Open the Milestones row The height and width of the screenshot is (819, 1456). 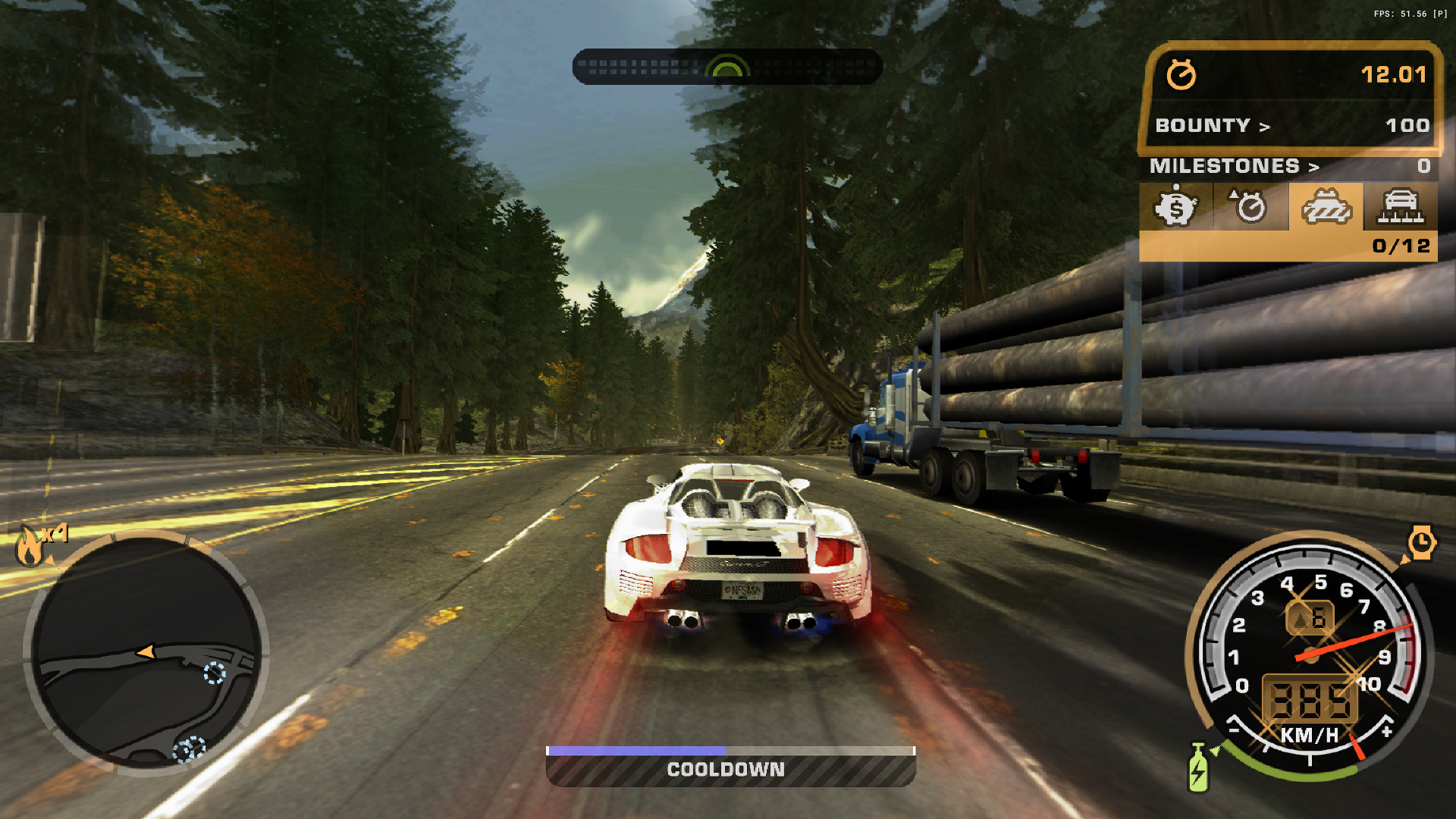click(x=1288, y=166)
